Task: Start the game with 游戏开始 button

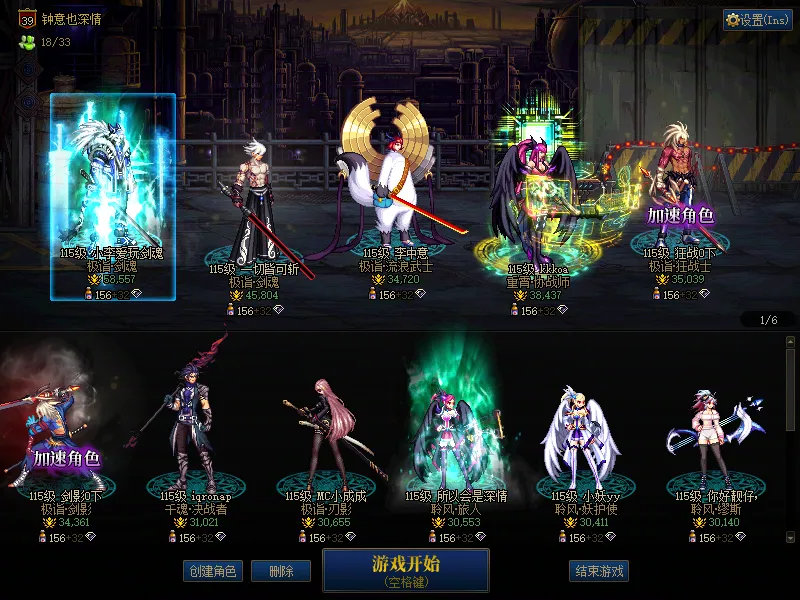Action: tap(405, 569)
